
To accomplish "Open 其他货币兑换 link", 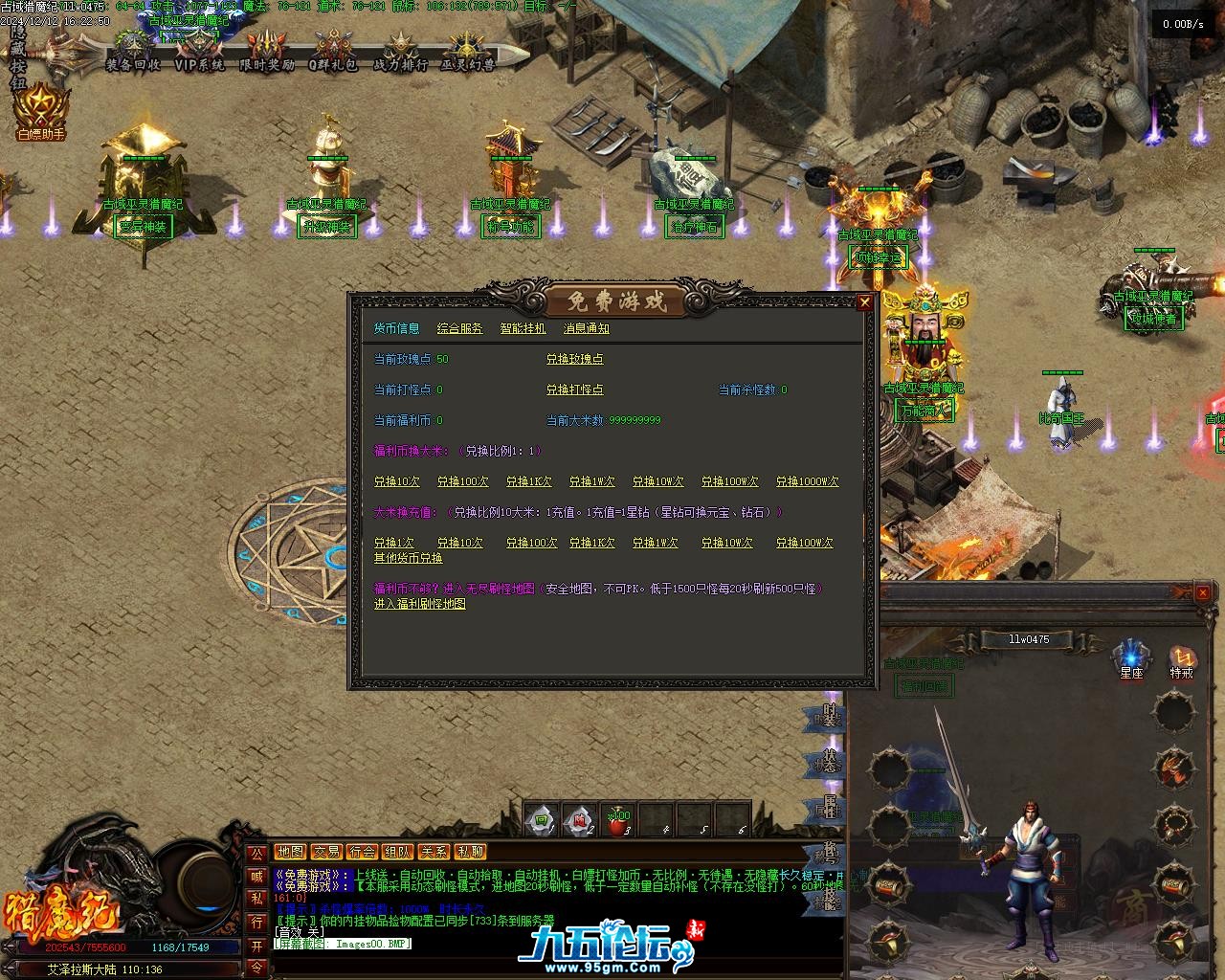I will [408, 558].
